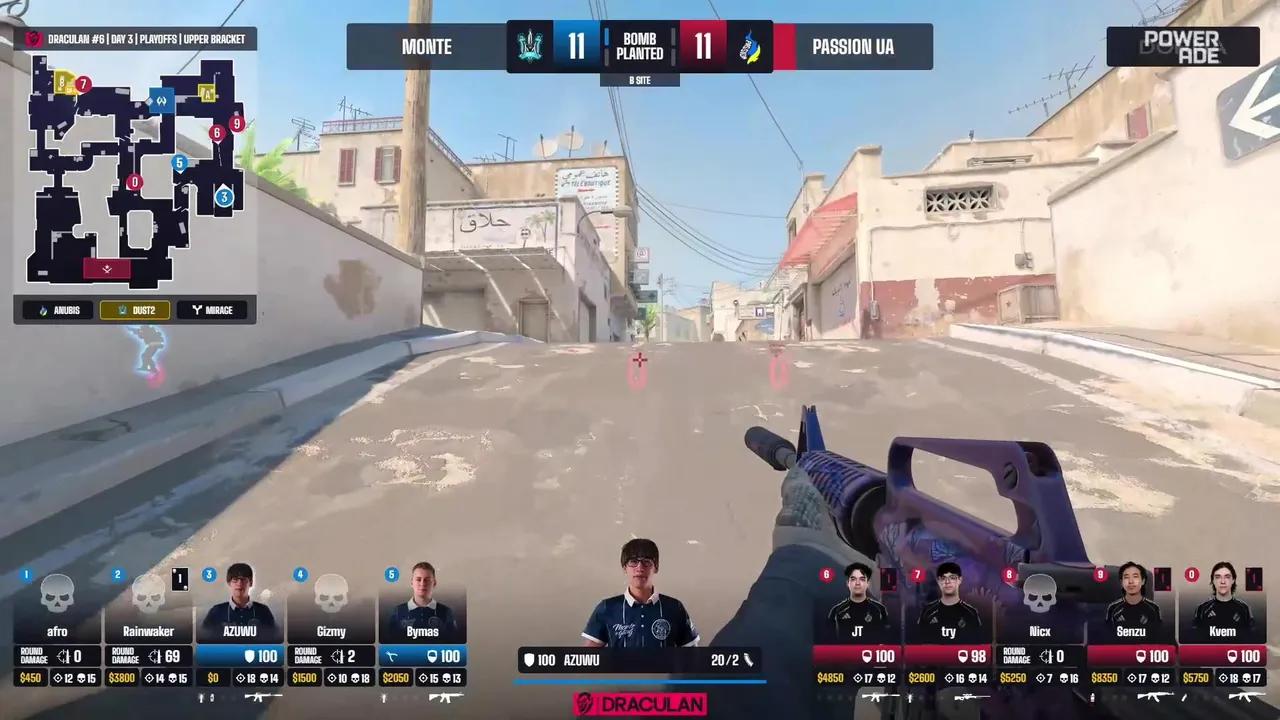Click the Powerade sponsor banner

point(1182,47)
